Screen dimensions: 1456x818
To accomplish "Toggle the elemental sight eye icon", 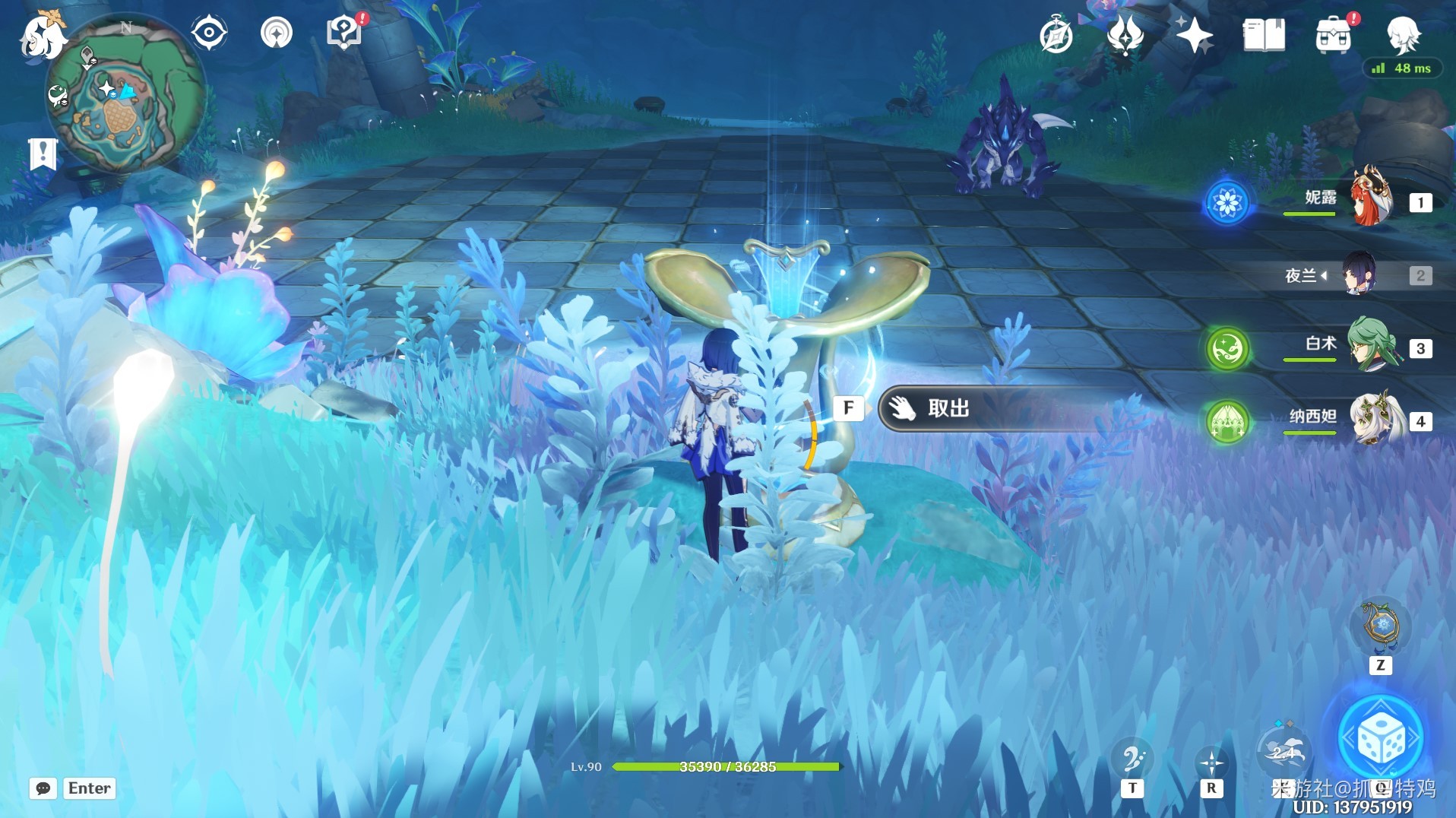I will click(209, 33).
